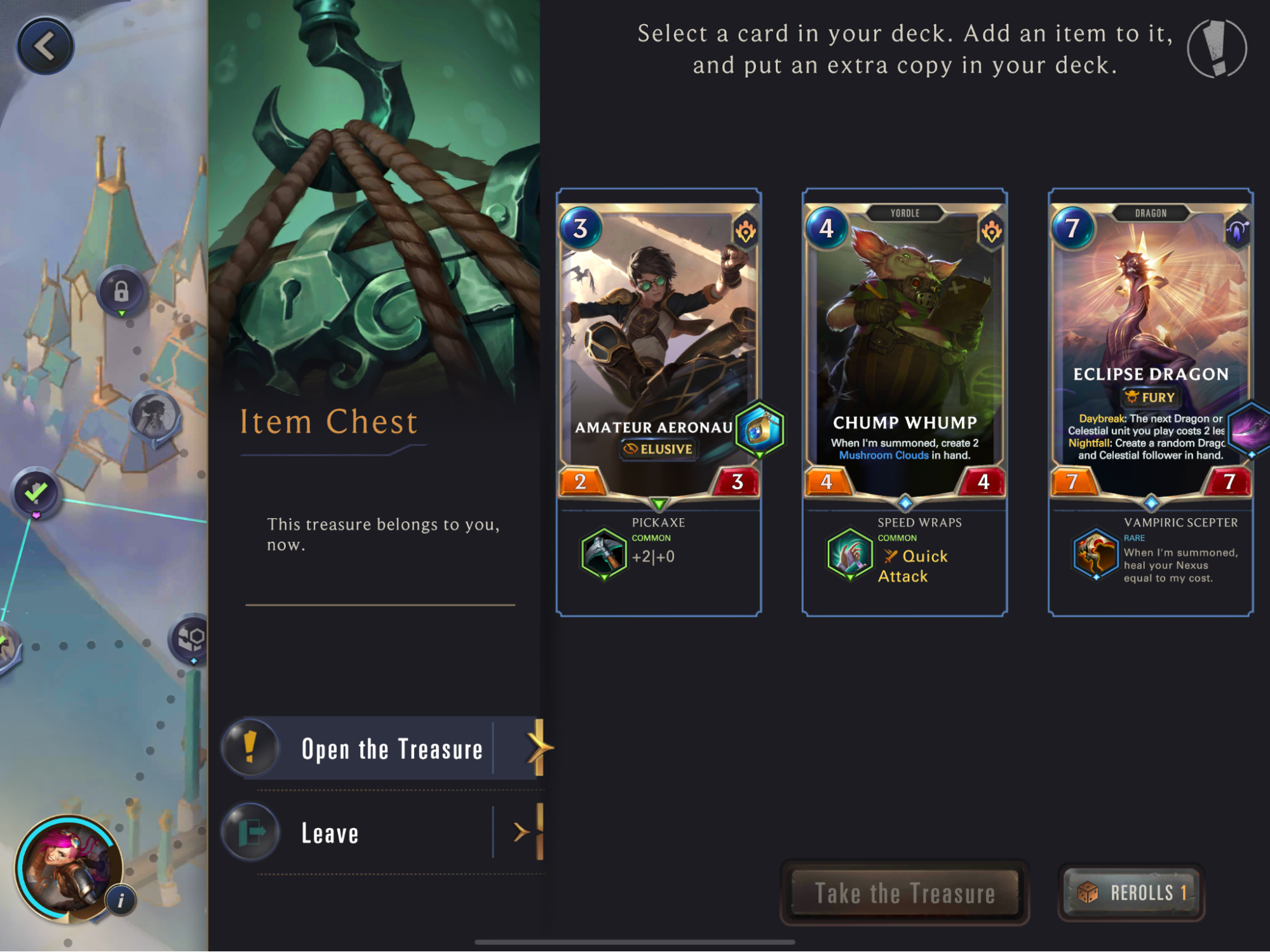Select the completed checkmark map node

click(36, 492)
